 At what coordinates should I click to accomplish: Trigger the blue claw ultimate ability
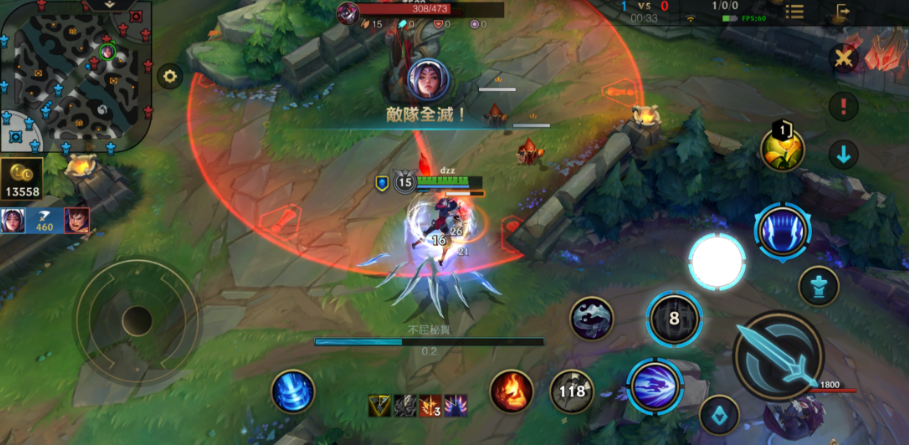click(x=782, y=229)
